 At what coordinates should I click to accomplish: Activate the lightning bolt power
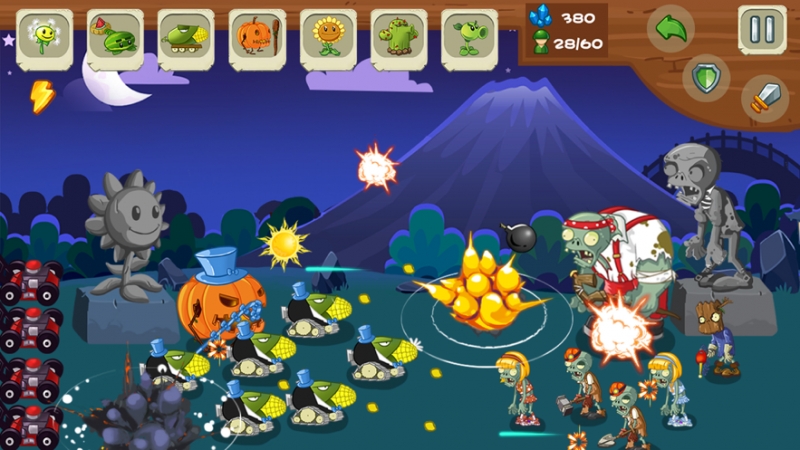coord(42,96)
